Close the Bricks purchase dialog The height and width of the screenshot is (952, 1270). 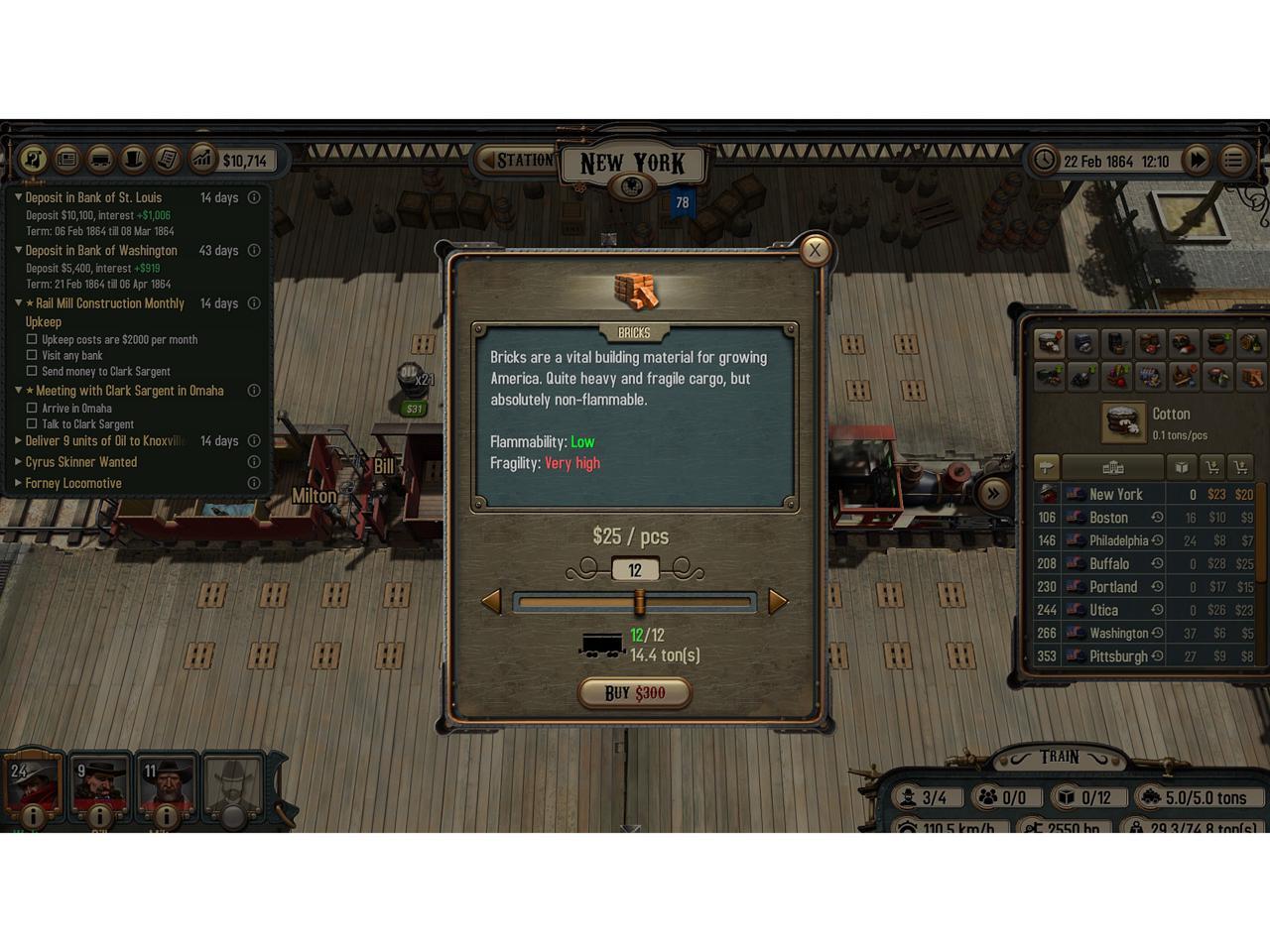point(815,250)
